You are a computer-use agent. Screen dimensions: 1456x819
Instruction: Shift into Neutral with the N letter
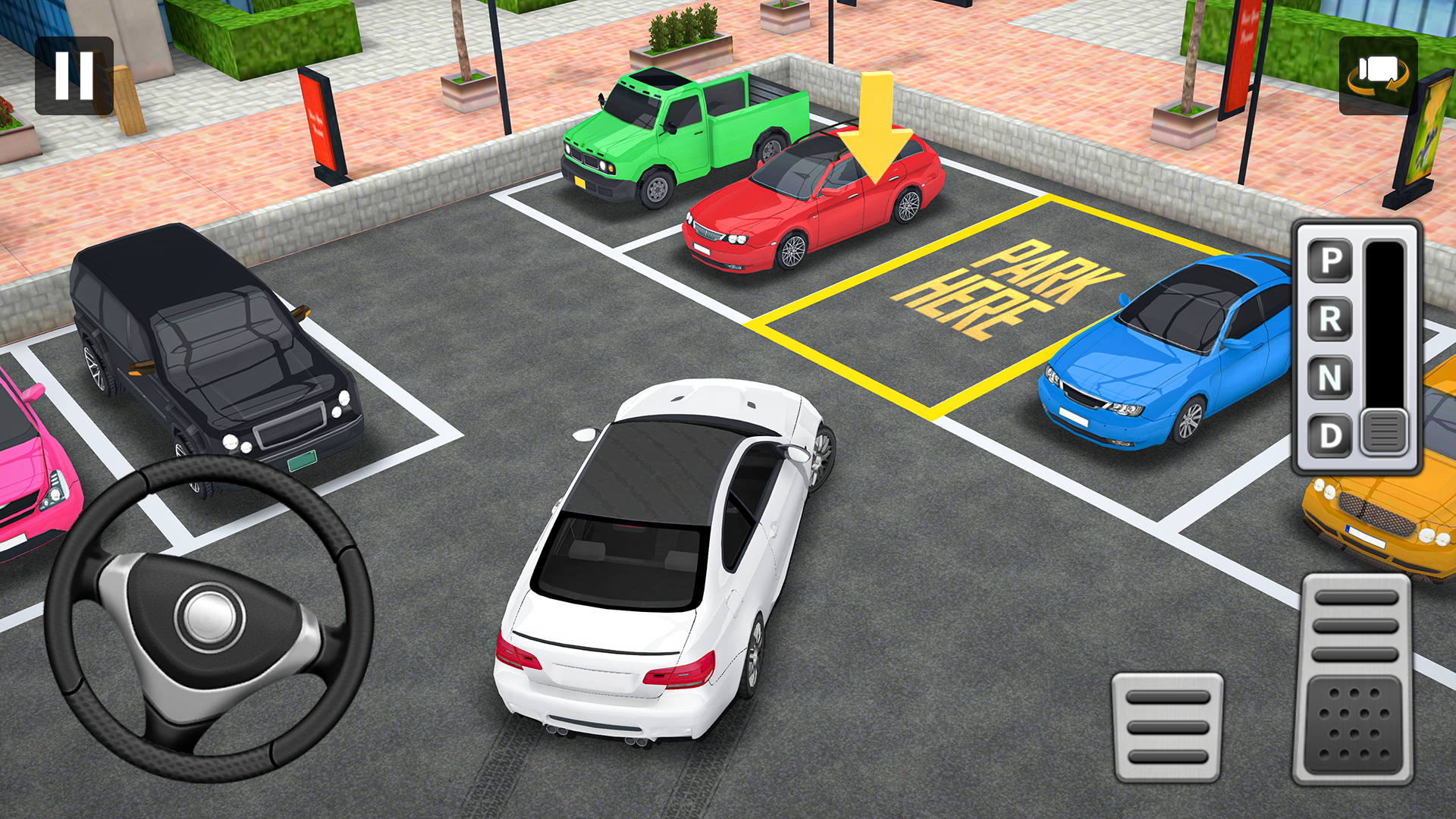tap(1330, 375)
